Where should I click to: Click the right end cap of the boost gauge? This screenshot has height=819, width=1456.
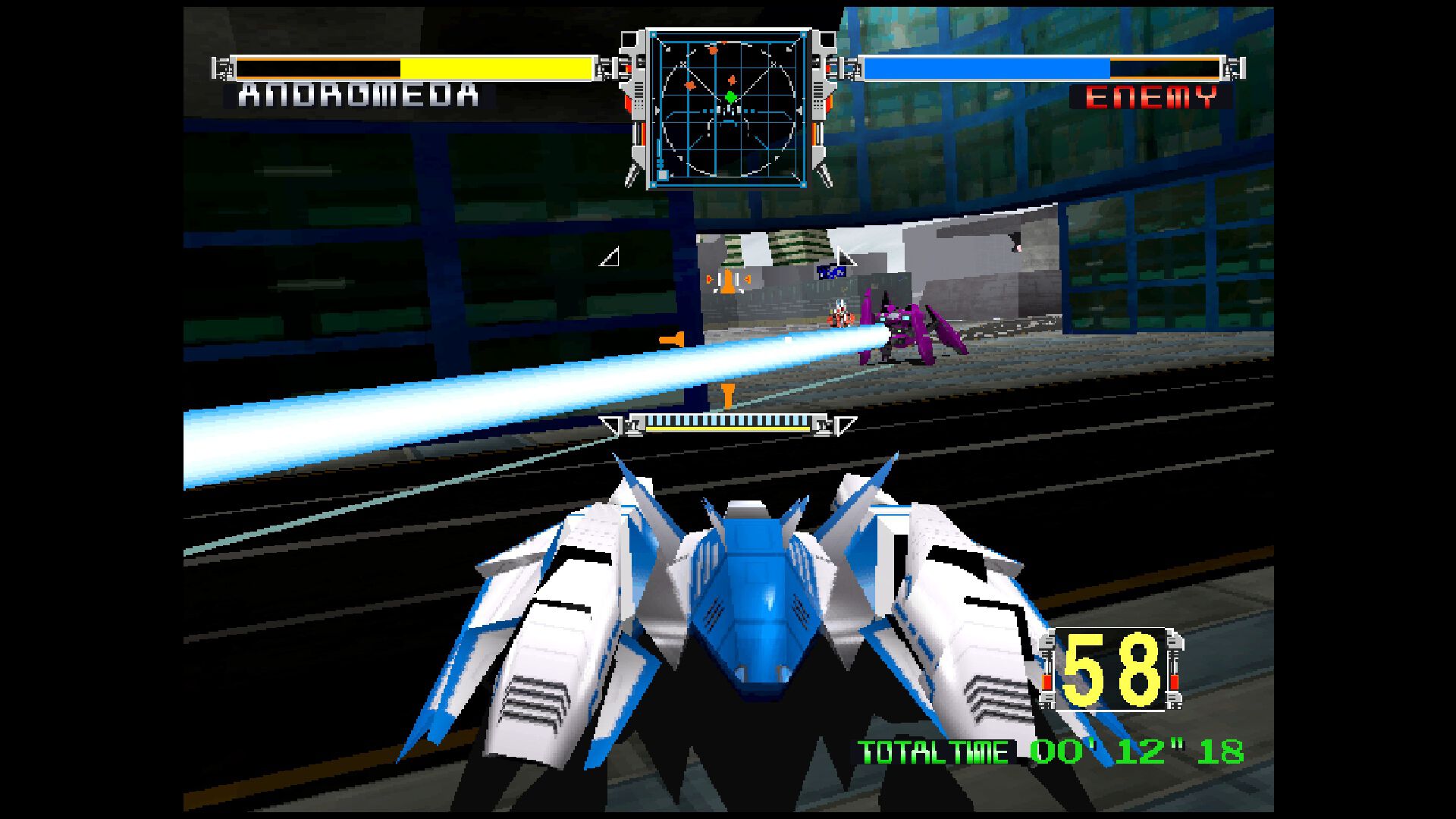823,425
